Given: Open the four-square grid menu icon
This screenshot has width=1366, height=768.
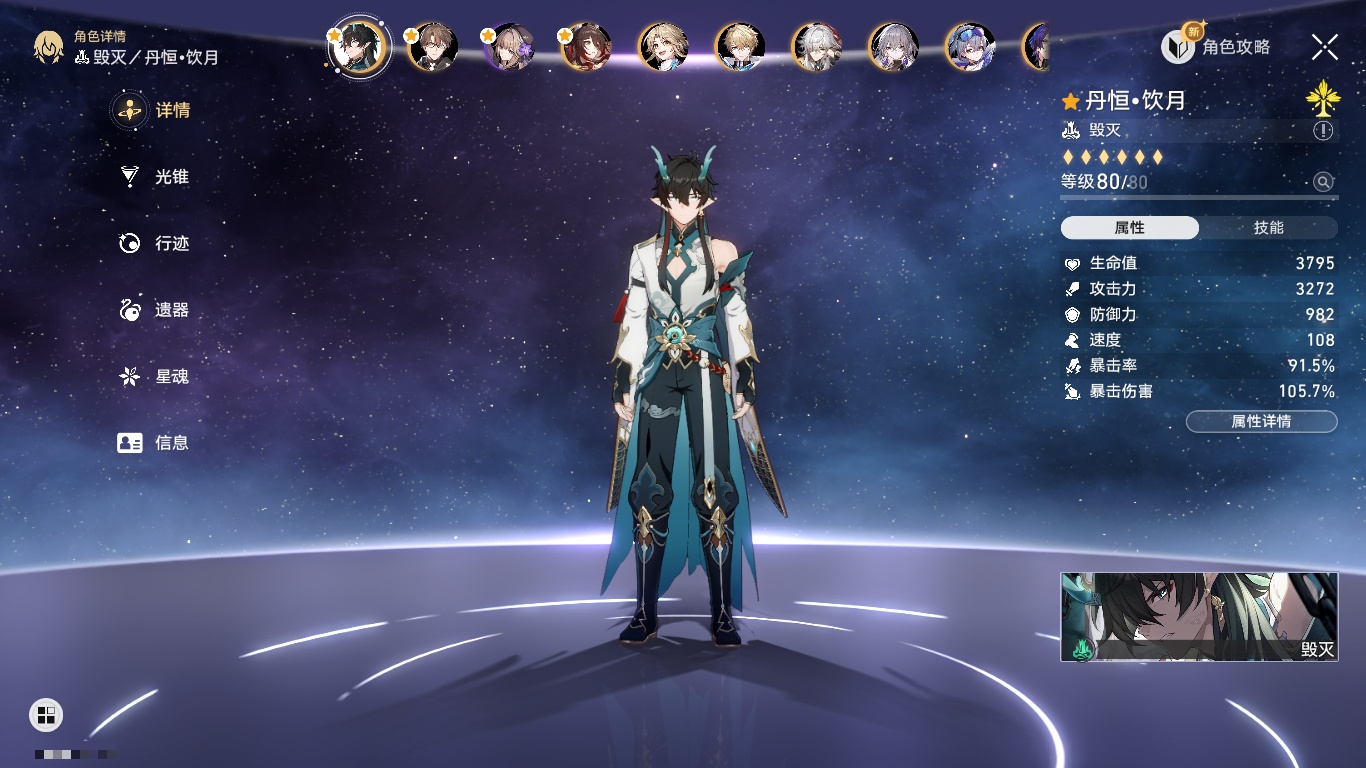Looking at the screenshot, I should pyautogui.click(x=46, y=714).
